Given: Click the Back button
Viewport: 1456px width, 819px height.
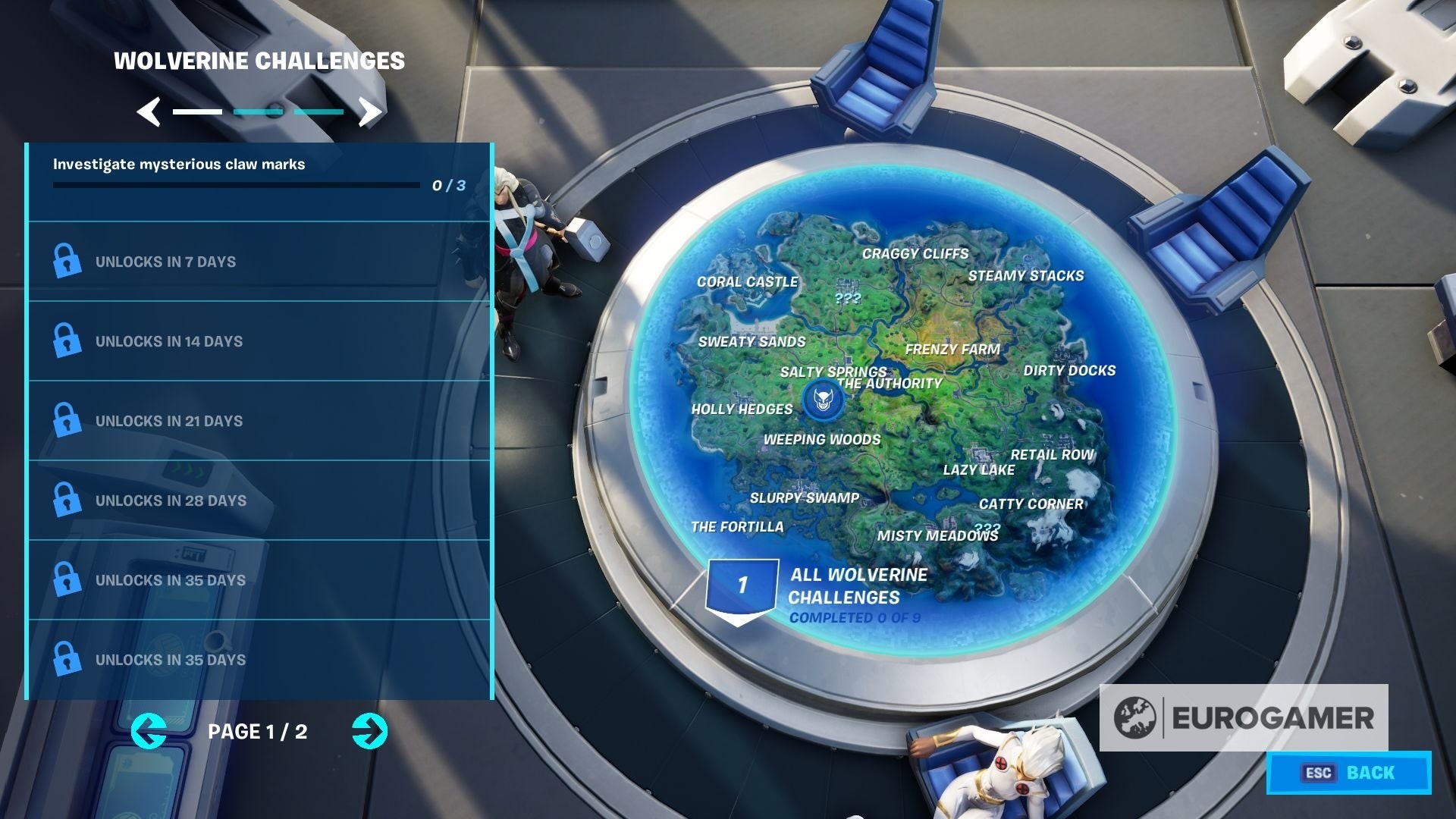Looking at the screenshot, I should pos(1348,773).
